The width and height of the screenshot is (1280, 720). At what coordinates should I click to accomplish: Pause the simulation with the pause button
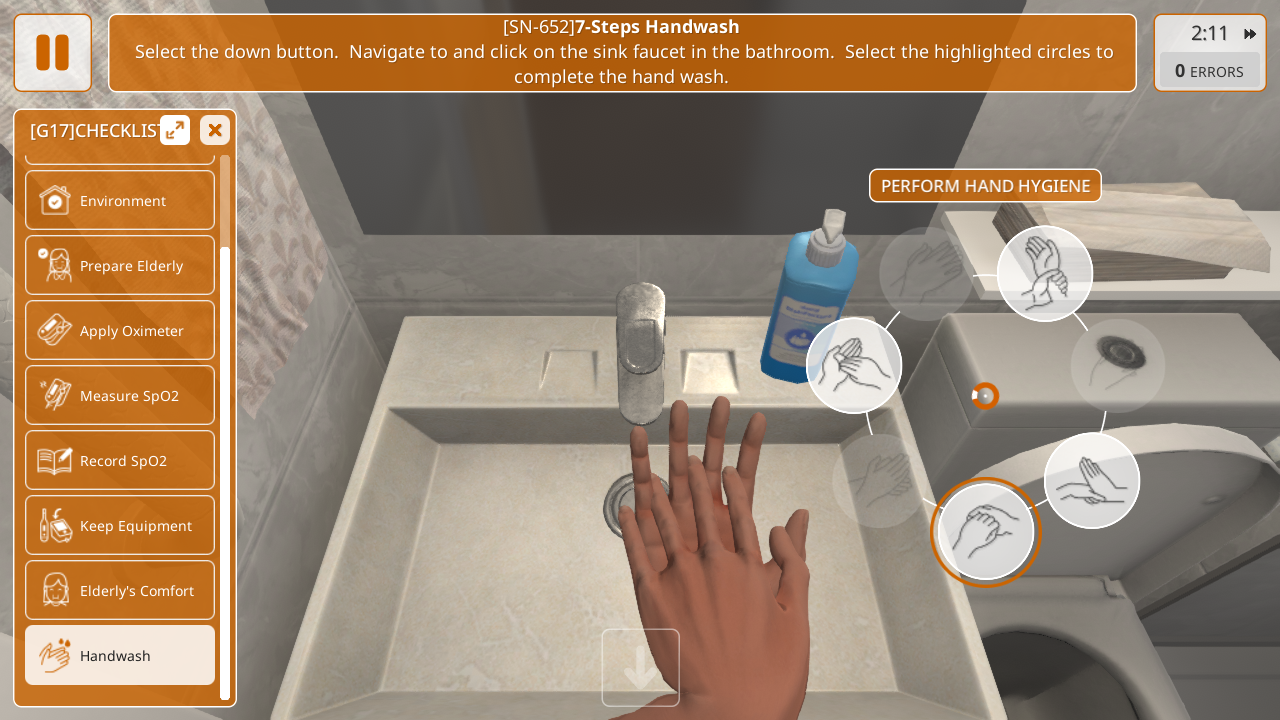pyautogui.click(x=52, y=53)
